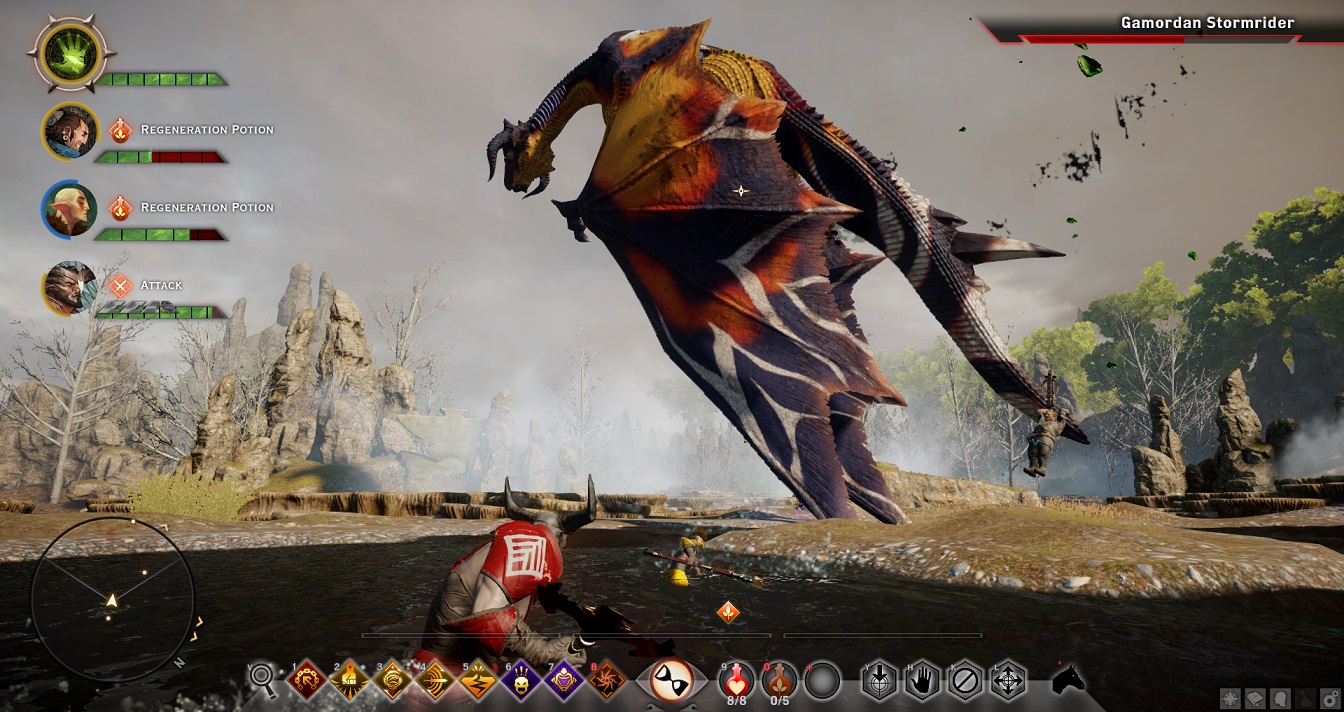Image resolution: width=1344 pixels, height=712 pixels.
Task: Open the circular minimap
Action: [x=112, y=599]
